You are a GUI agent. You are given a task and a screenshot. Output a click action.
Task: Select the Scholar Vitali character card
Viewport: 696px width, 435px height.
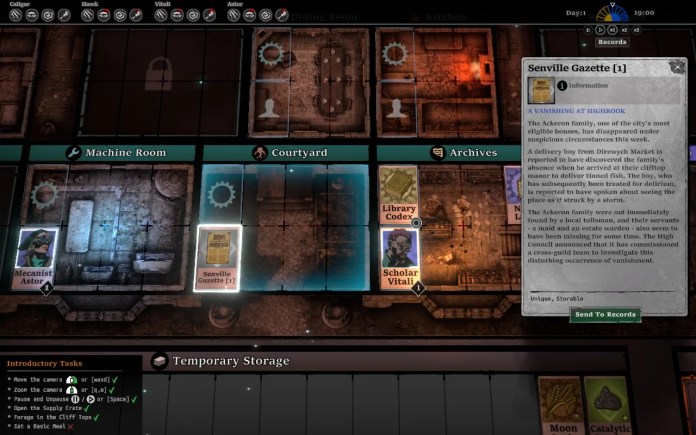(x=399, y=258)
